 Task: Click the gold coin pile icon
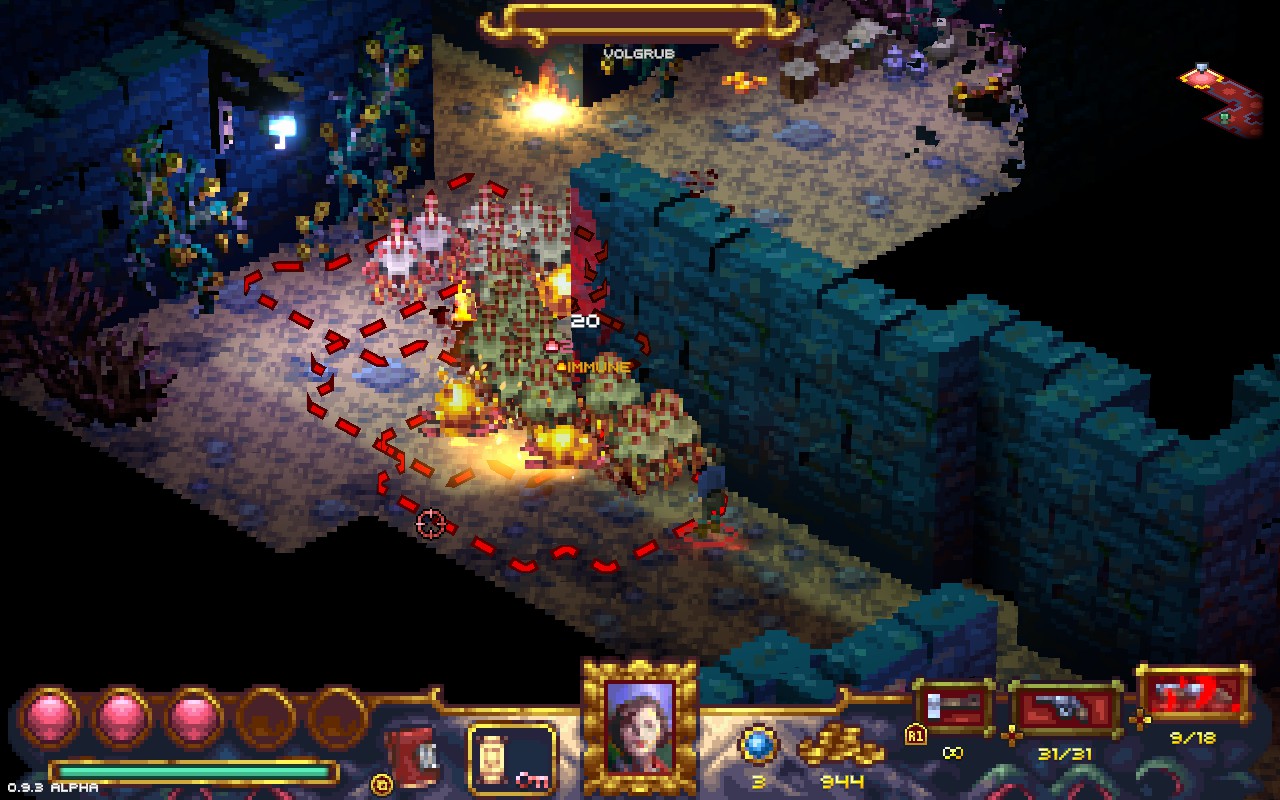click(840, 747)
